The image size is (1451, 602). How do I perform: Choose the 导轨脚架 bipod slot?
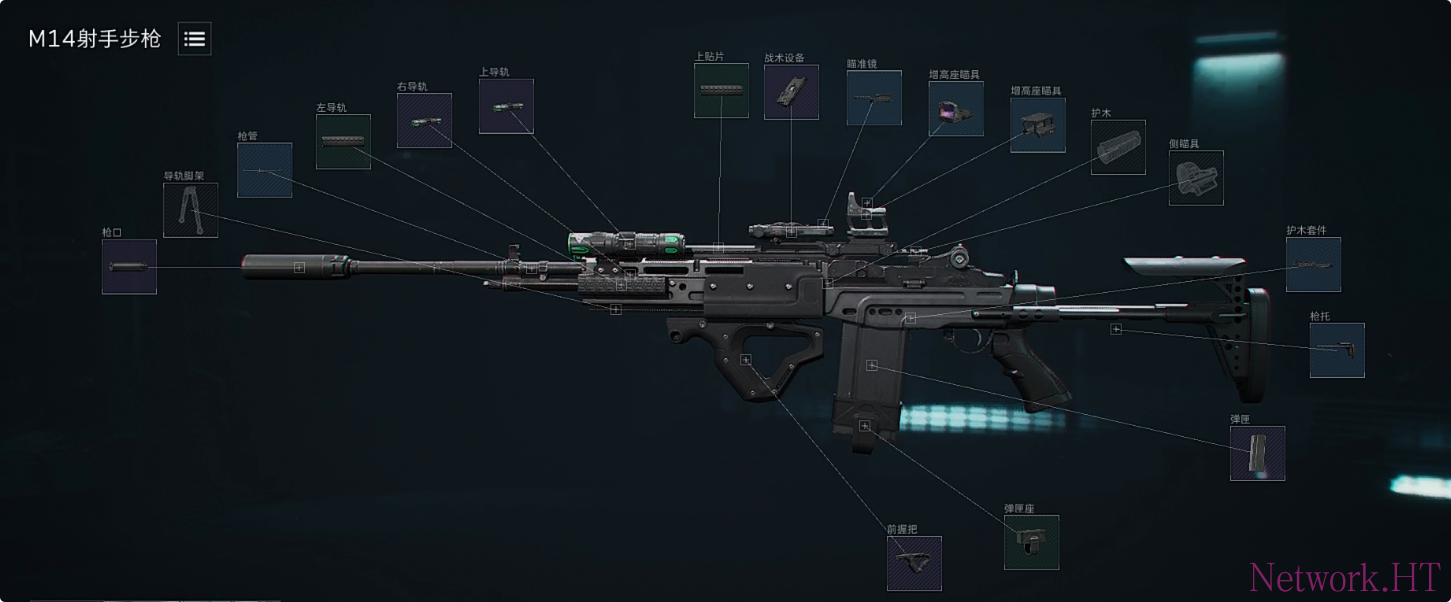190,210
